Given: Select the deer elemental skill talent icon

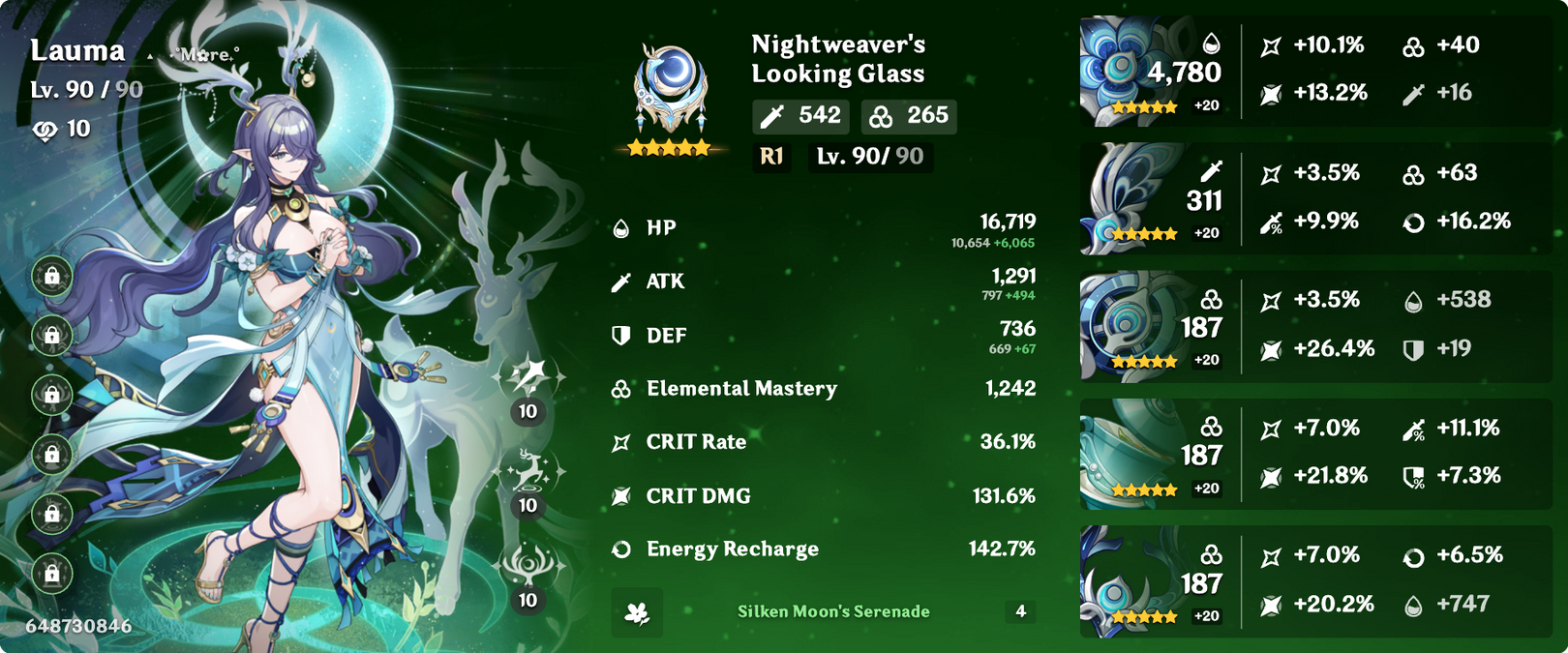Looking at the screenshot, I should (x=528, y=470).
